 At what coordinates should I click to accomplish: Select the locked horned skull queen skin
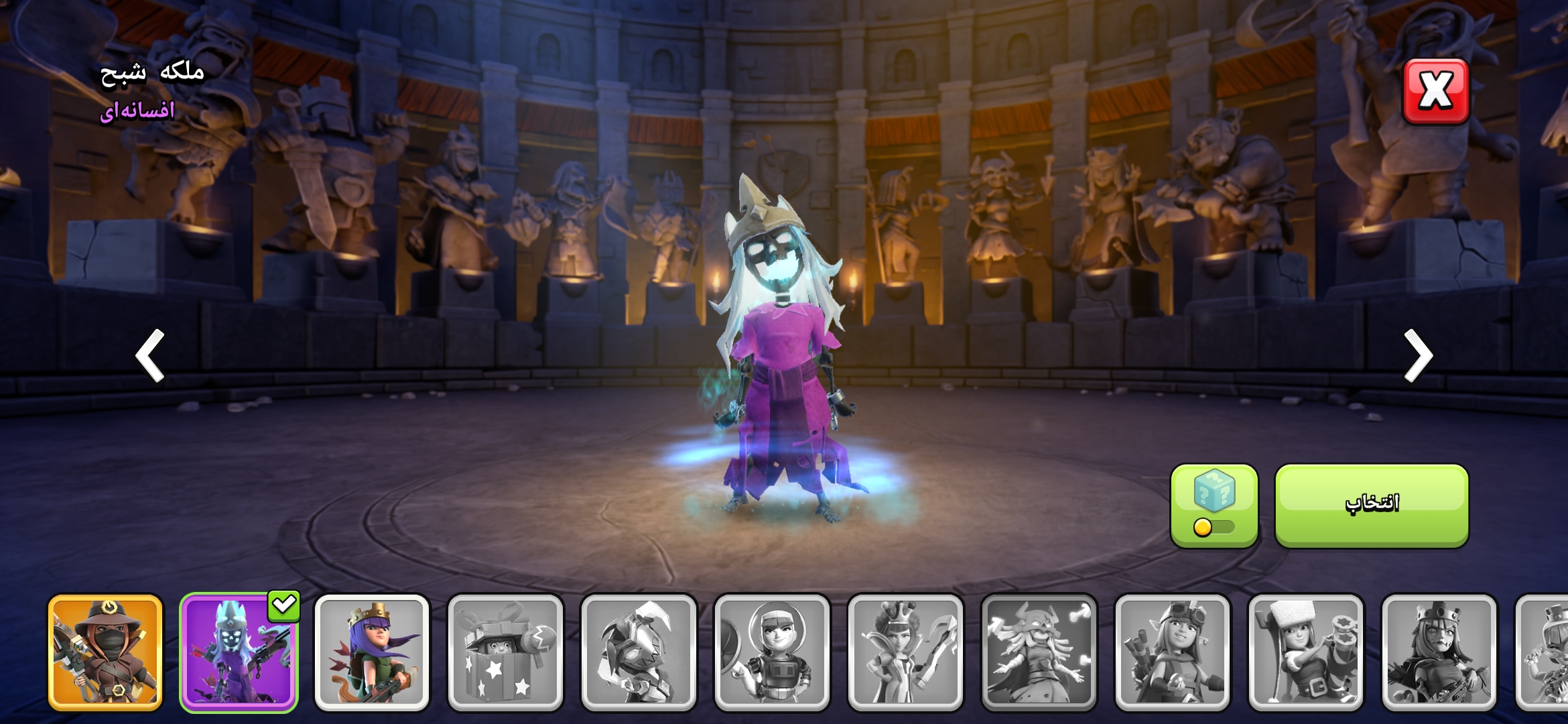click(1039, 652)
